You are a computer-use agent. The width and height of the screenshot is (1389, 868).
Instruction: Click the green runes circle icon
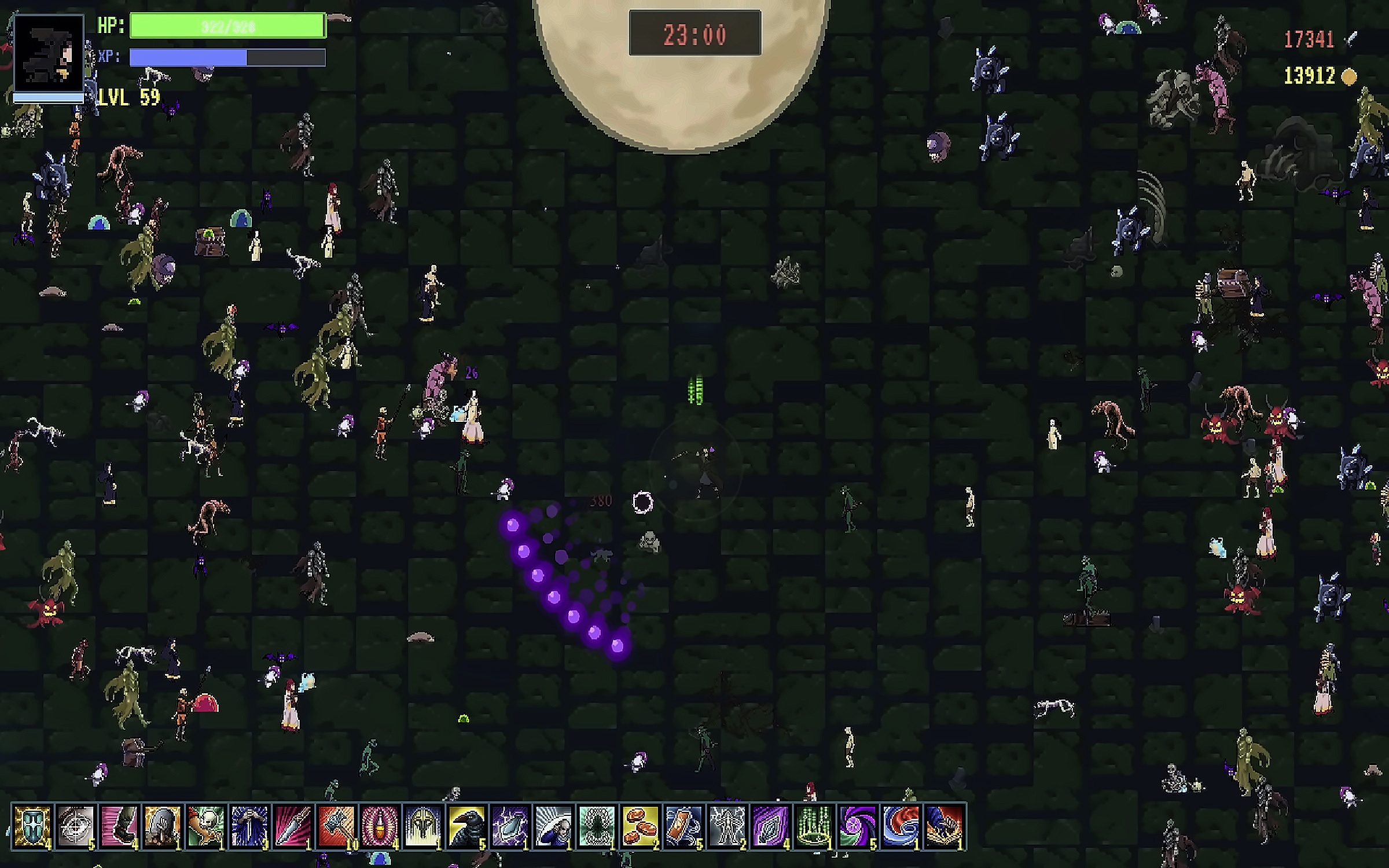814,826
